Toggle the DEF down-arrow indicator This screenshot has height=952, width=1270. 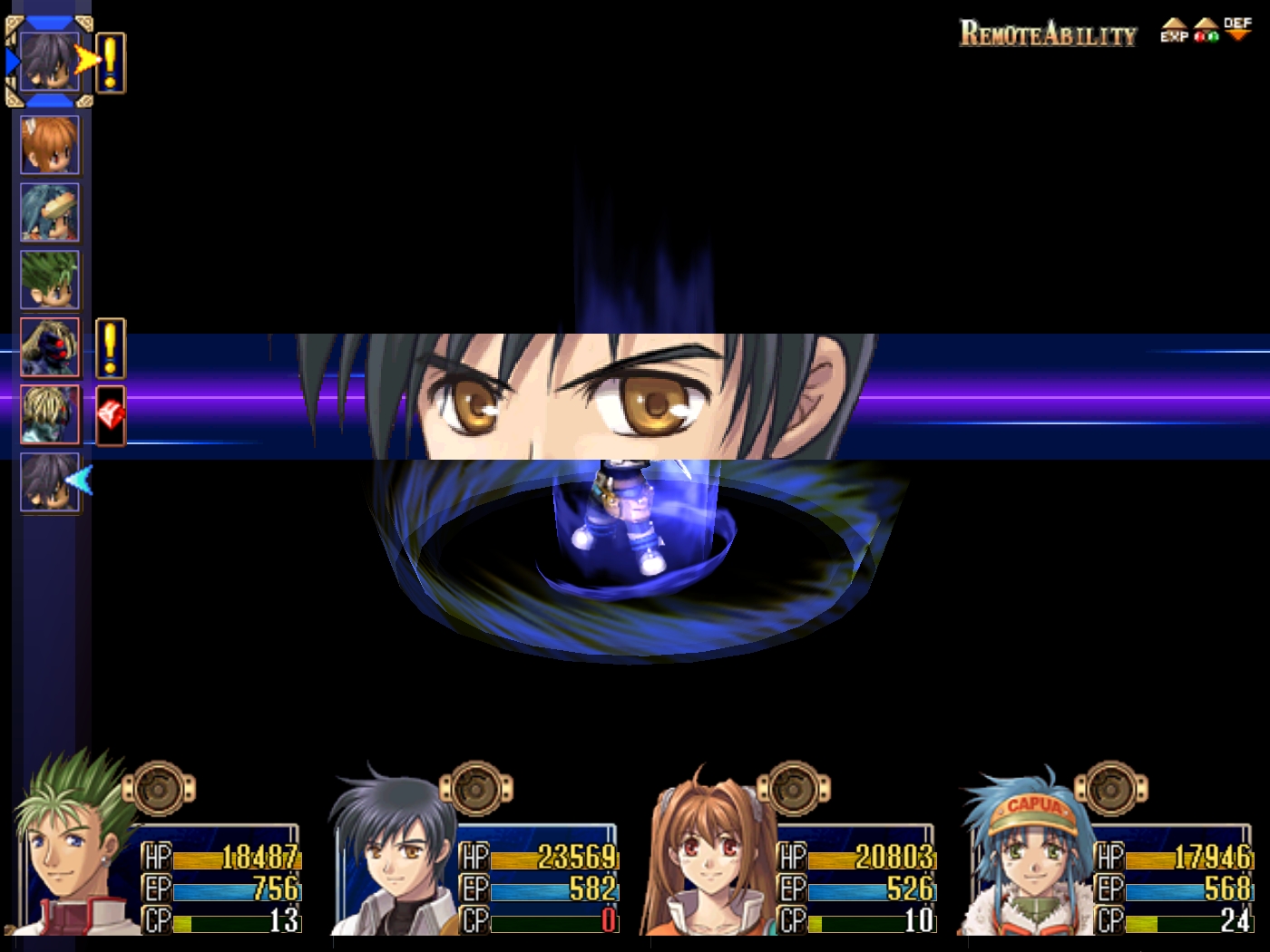tap(1237, 29)
